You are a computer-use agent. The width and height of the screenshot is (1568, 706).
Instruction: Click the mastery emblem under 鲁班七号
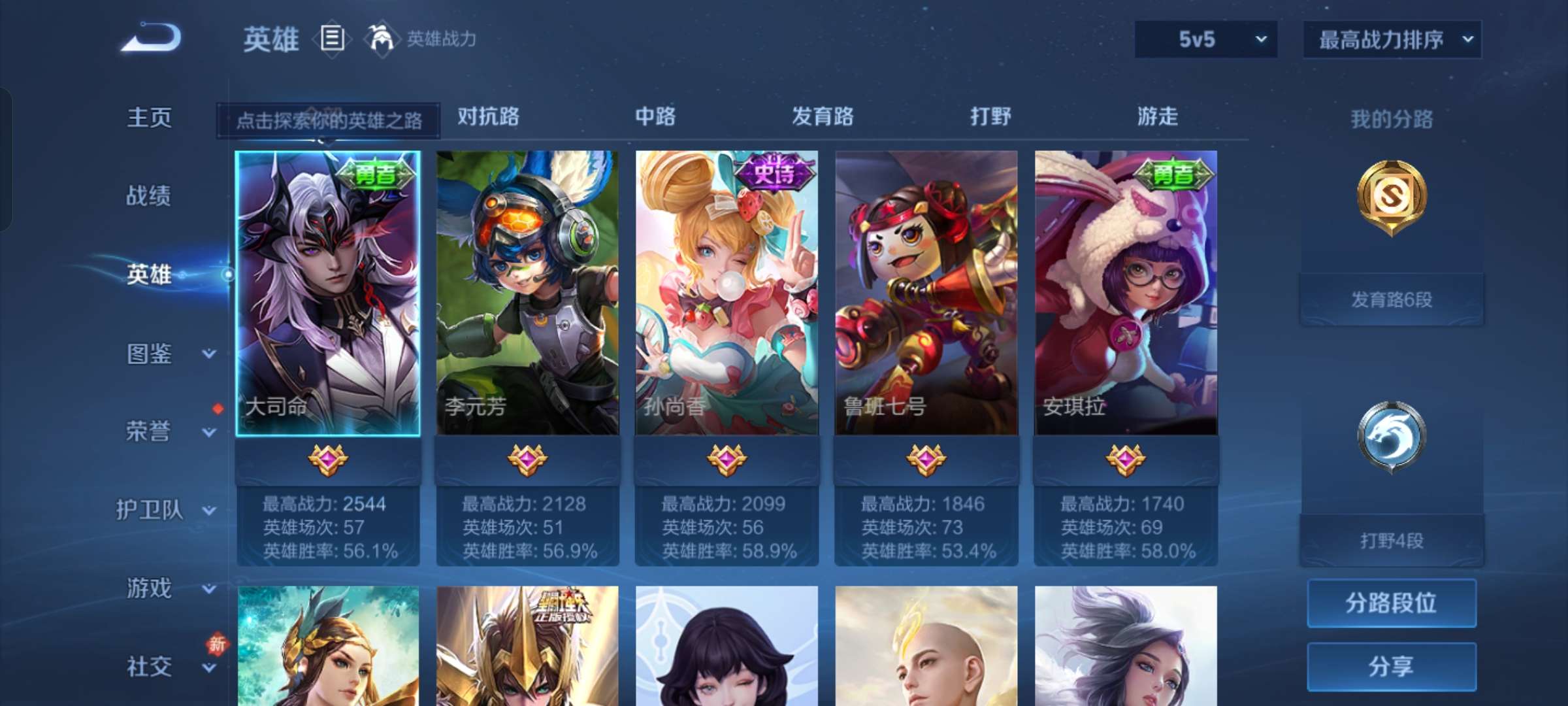928,460
